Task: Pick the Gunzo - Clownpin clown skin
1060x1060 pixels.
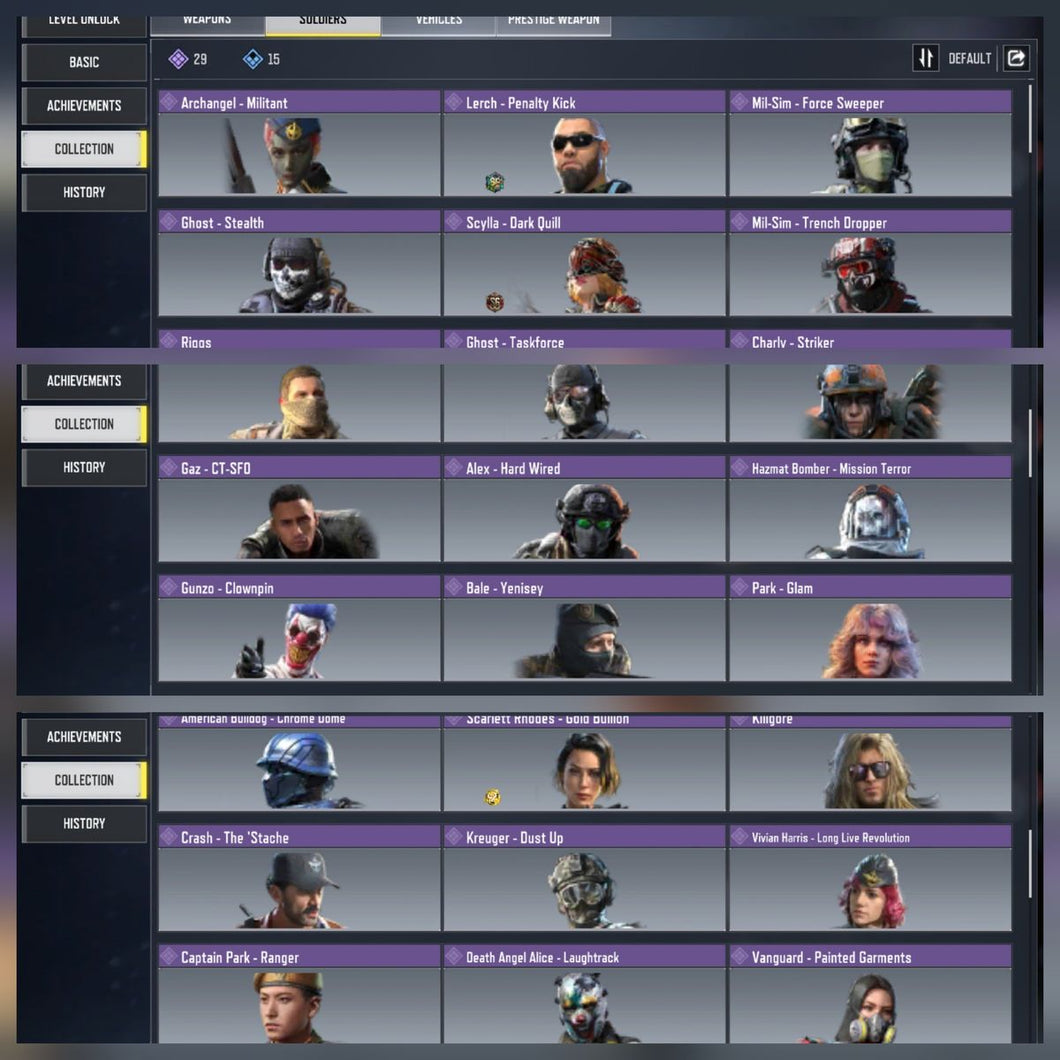Action: [x=299, y=630]
